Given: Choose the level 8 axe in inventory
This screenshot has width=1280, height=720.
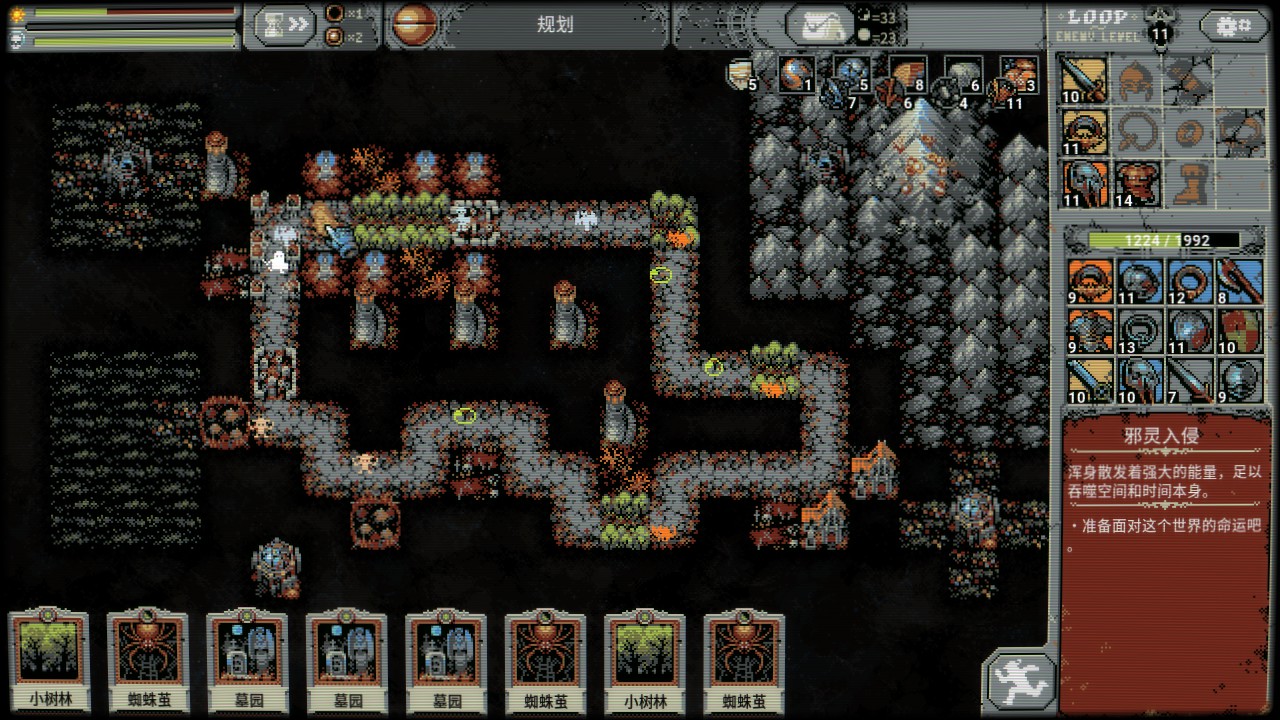Looking at the screenshot, I should pyautogui.click(x=1240, y=282).
